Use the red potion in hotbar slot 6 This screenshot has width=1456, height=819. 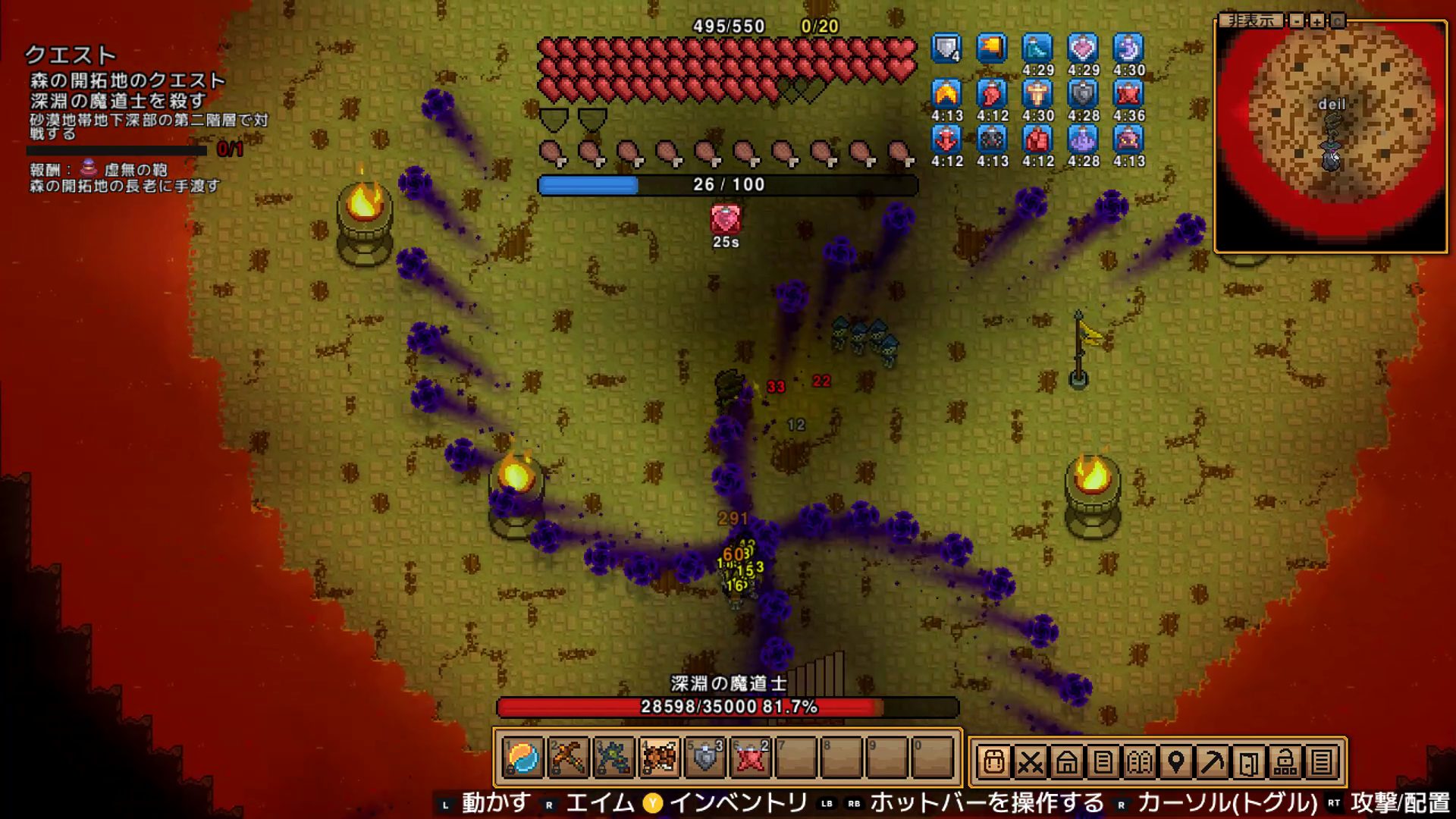coord(751,758)
